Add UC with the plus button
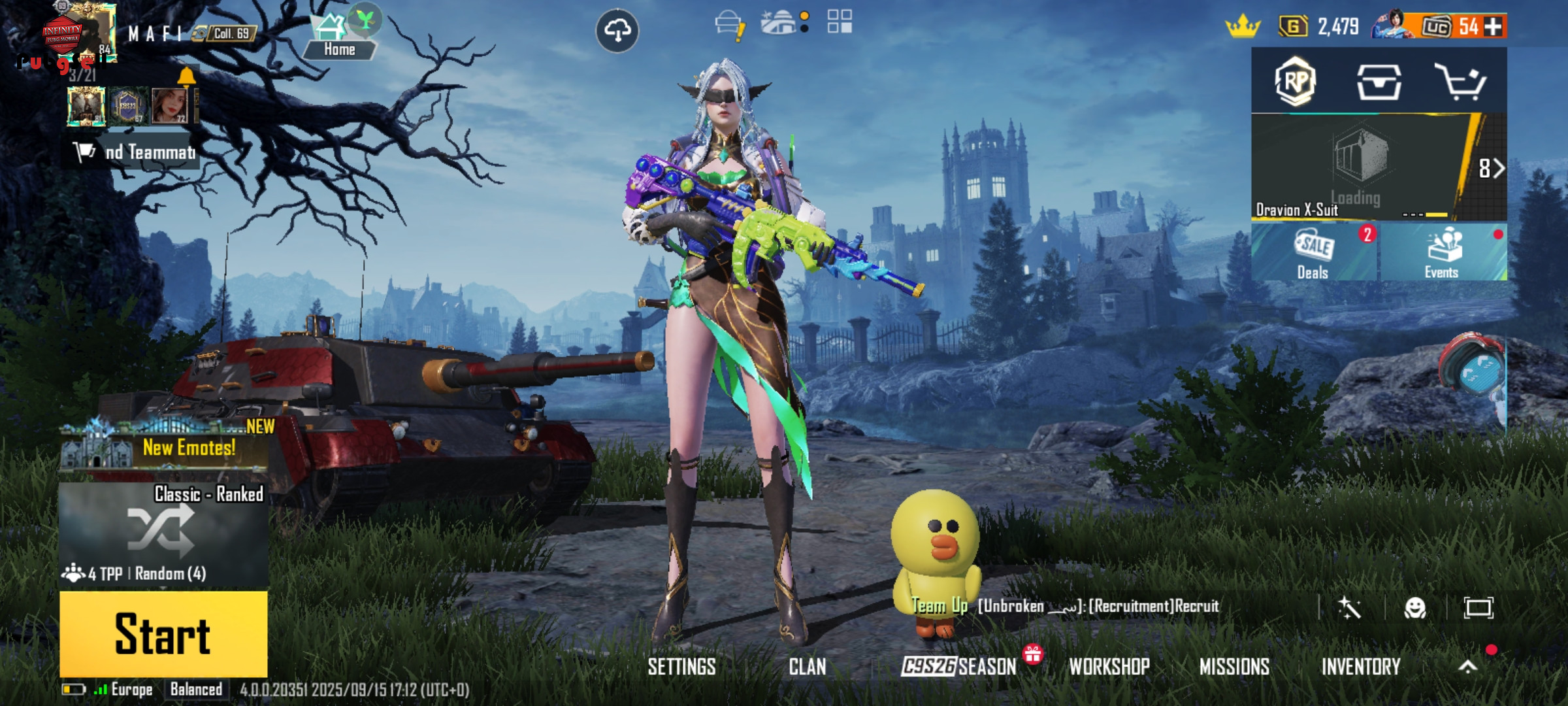This screenshot has width=1568, height=706. click(1493, 27)
